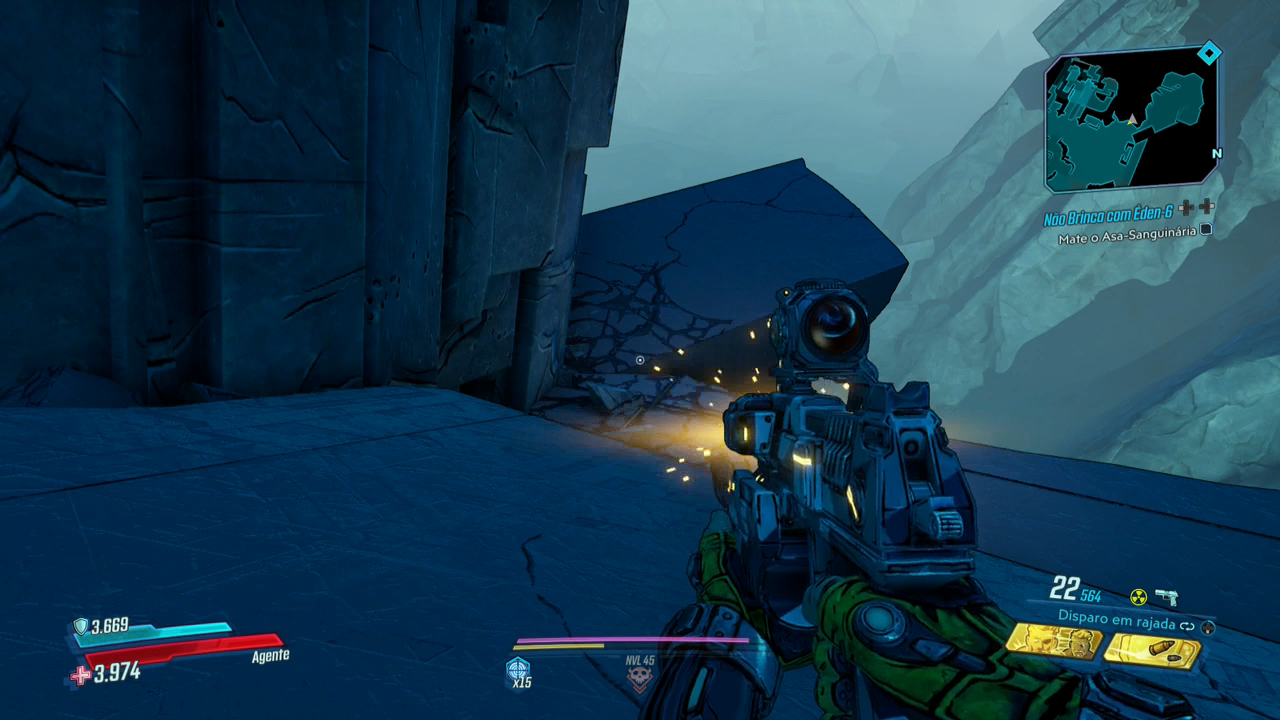Select the pistol weapon type icon
Screen dimensions: 1280x720
1166,597
